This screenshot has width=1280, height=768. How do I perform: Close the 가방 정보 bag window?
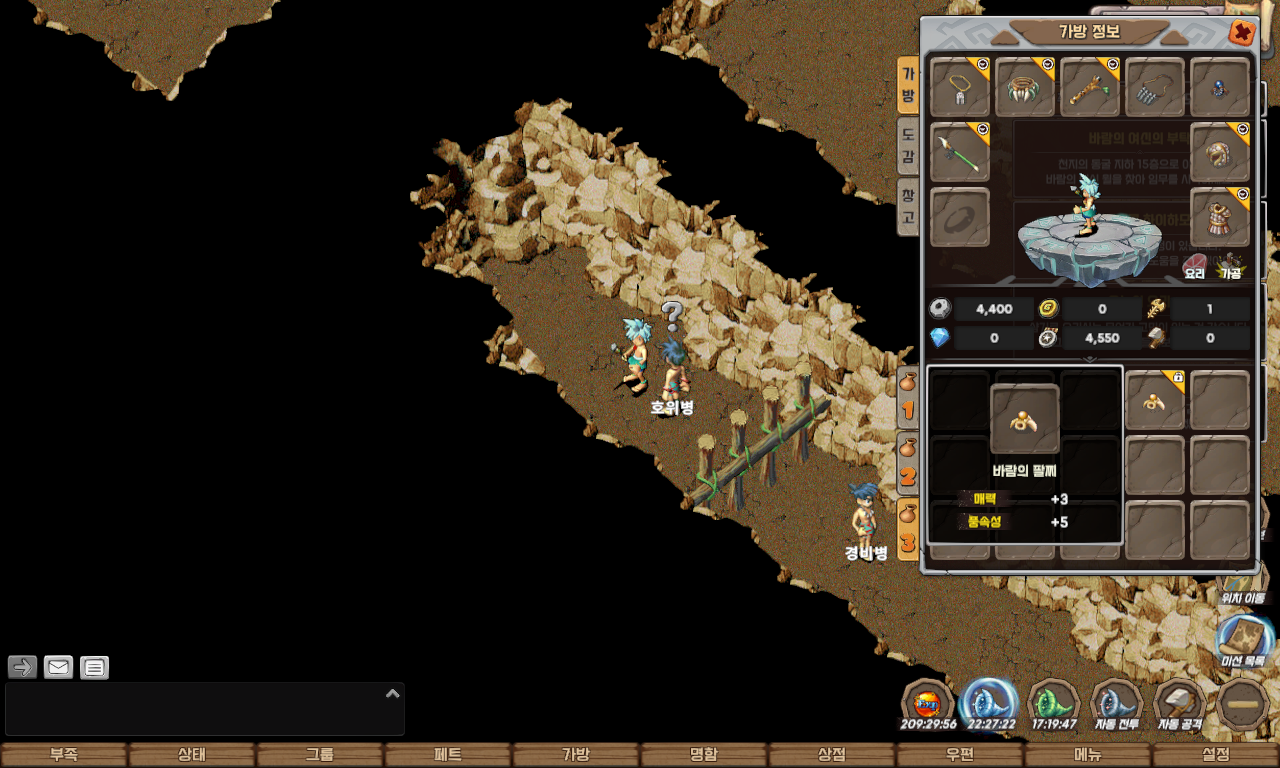click(x=1242, y=33)
